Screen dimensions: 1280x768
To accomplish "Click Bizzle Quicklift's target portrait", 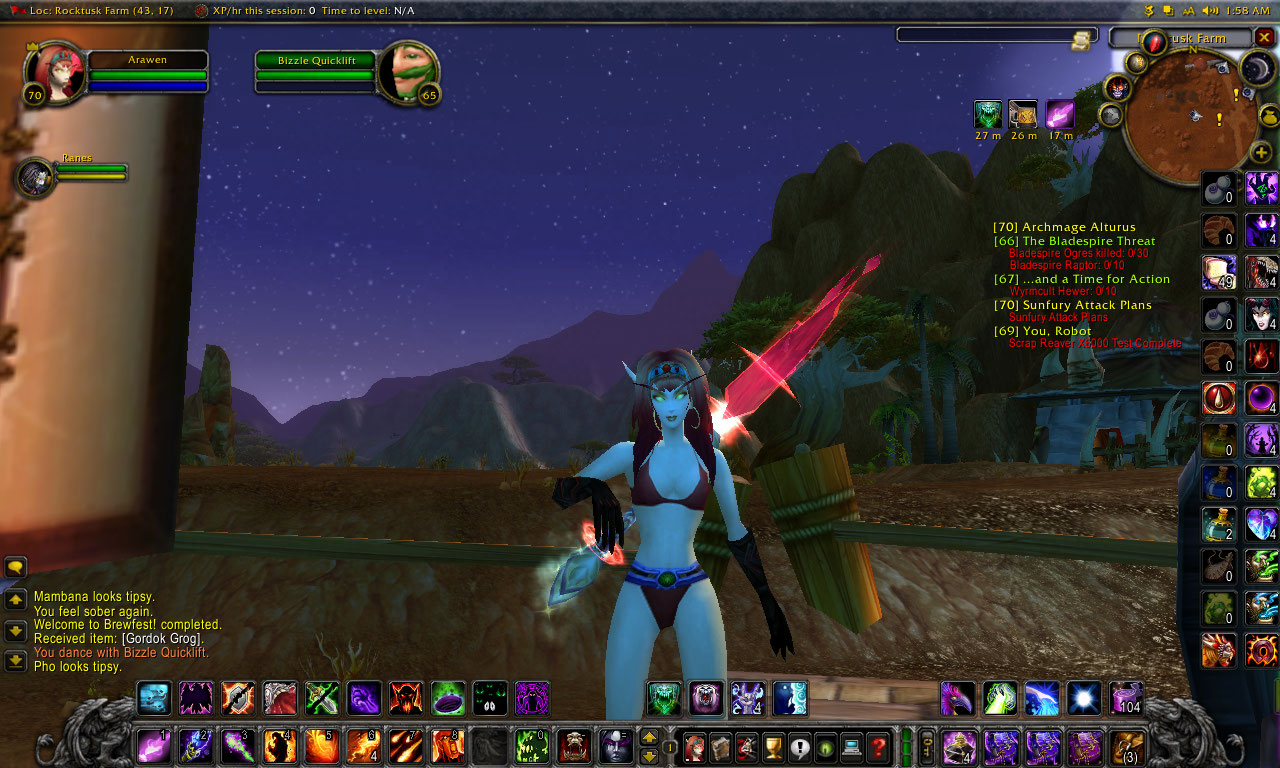I will click(410, 71).
